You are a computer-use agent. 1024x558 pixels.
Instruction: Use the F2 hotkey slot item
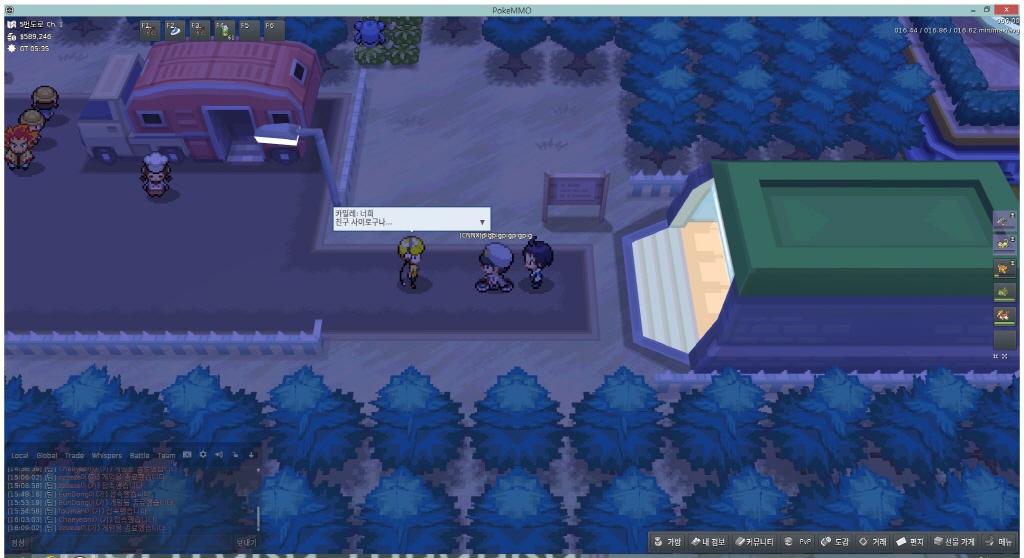click(174, 30)
